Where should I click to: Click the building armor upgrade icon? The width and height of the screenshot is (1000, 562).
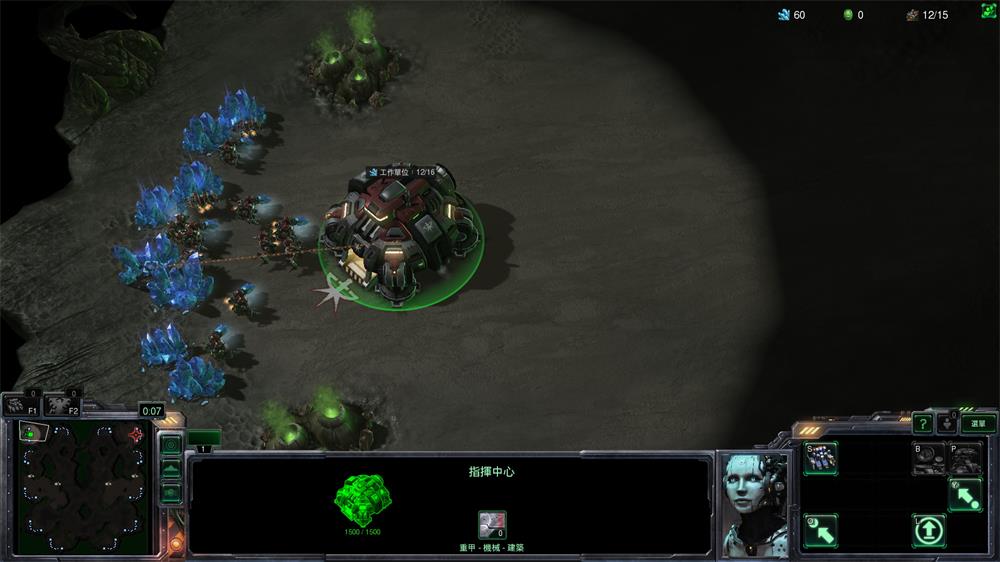coord(491,524)
